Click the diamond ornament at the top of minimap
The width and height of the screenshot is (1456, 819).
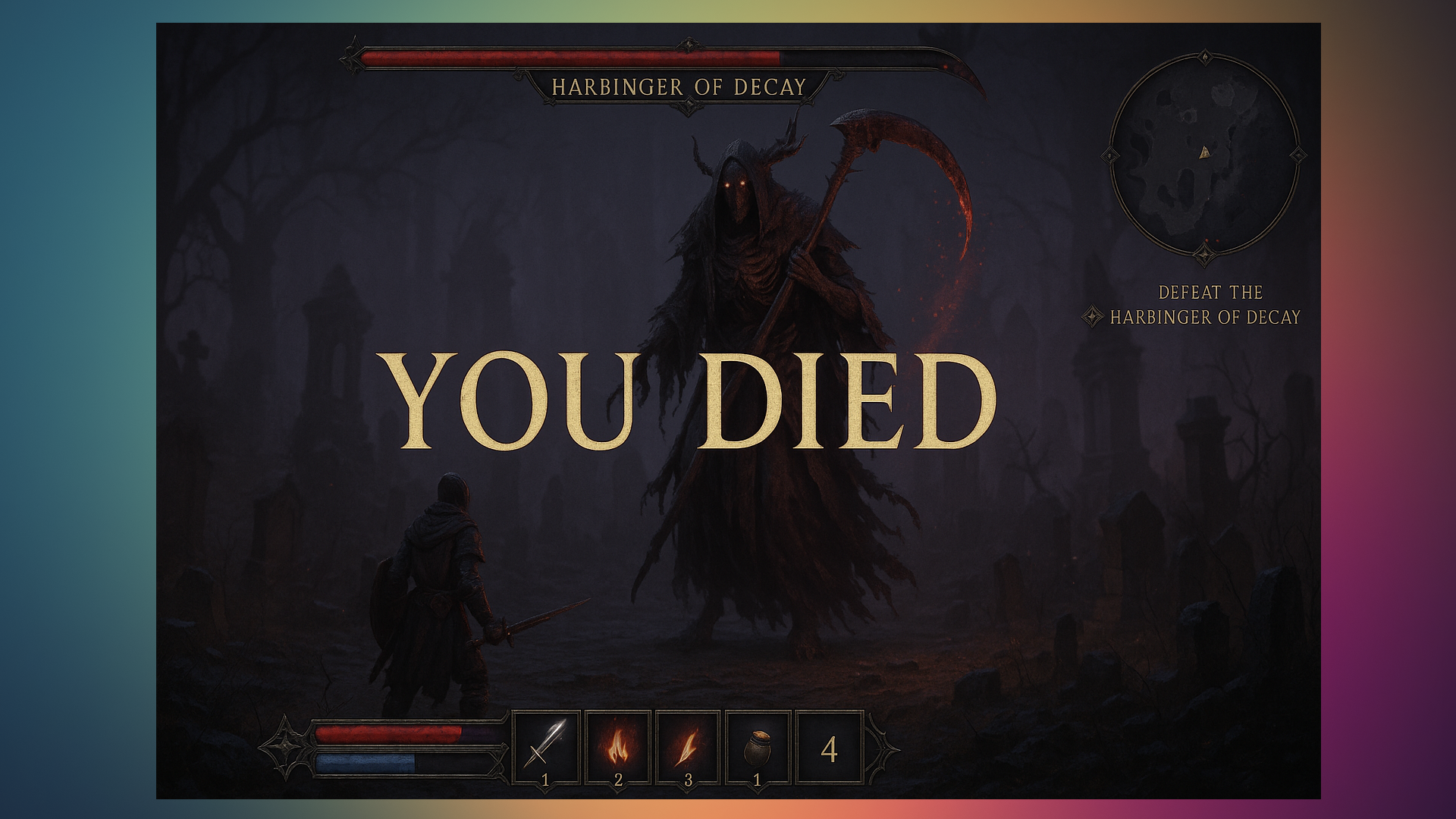pyautogui.click(x=1205, y=56)
